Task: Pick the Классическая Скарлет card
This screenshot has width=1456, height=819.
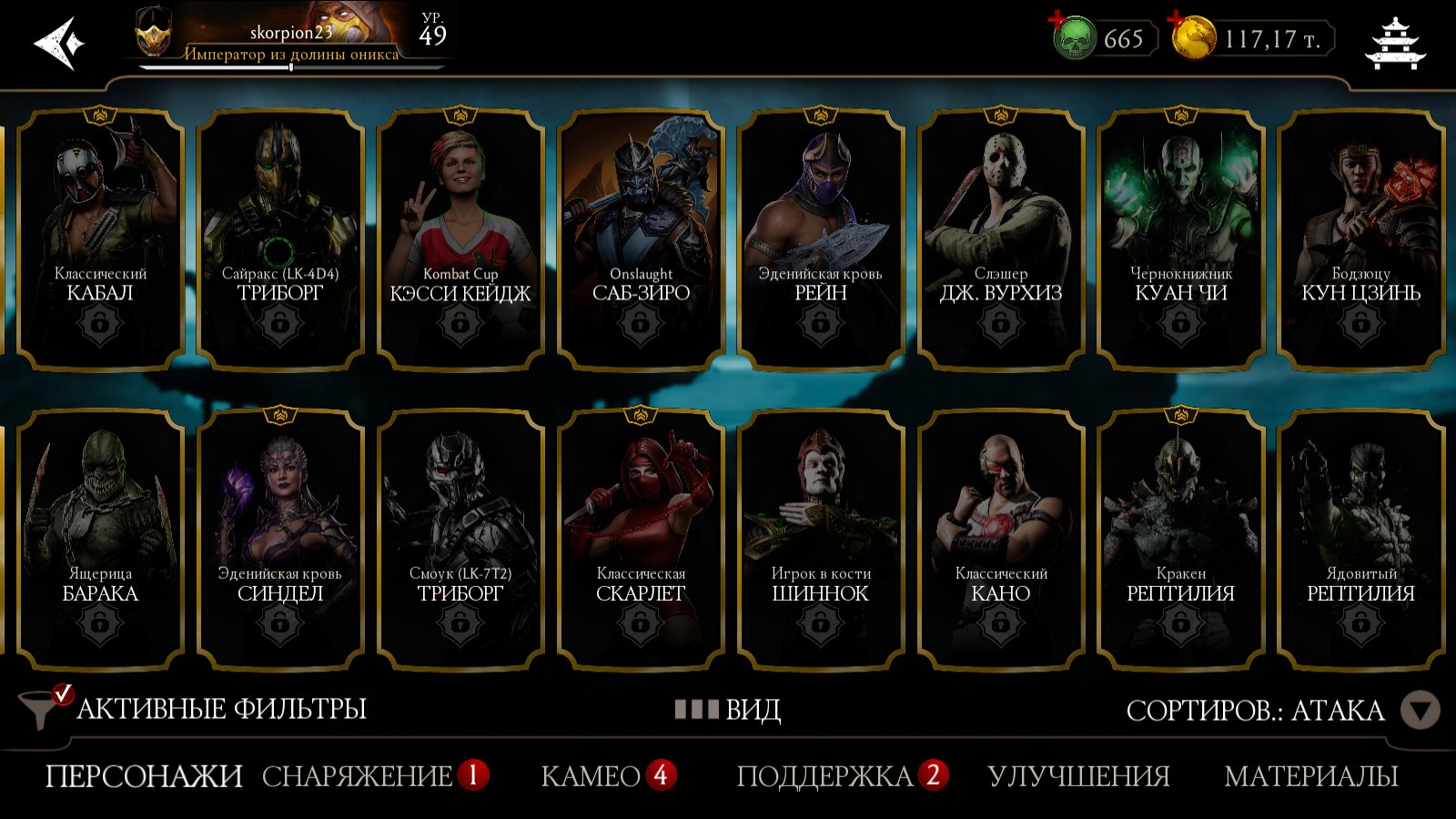Action: click(x=641, y=539)
